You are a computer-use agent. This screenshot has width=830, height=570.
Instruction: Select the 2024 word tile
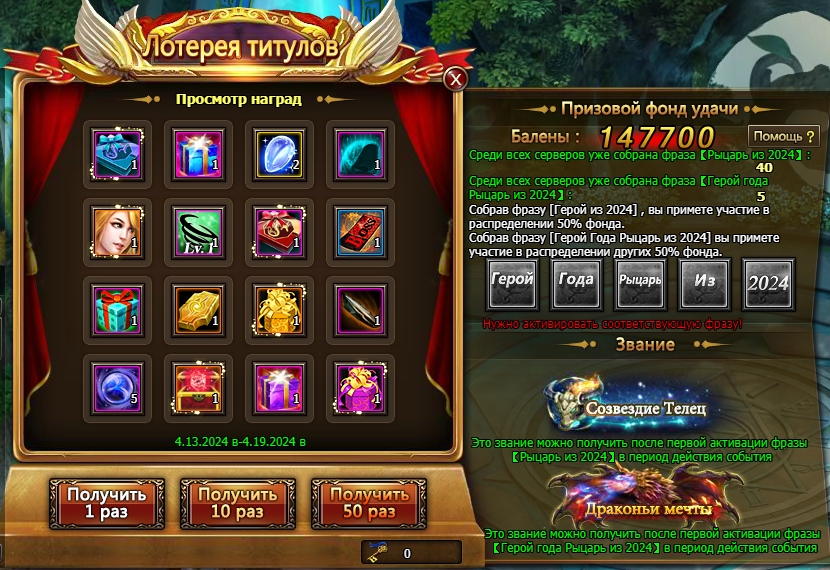pos(768,283)
